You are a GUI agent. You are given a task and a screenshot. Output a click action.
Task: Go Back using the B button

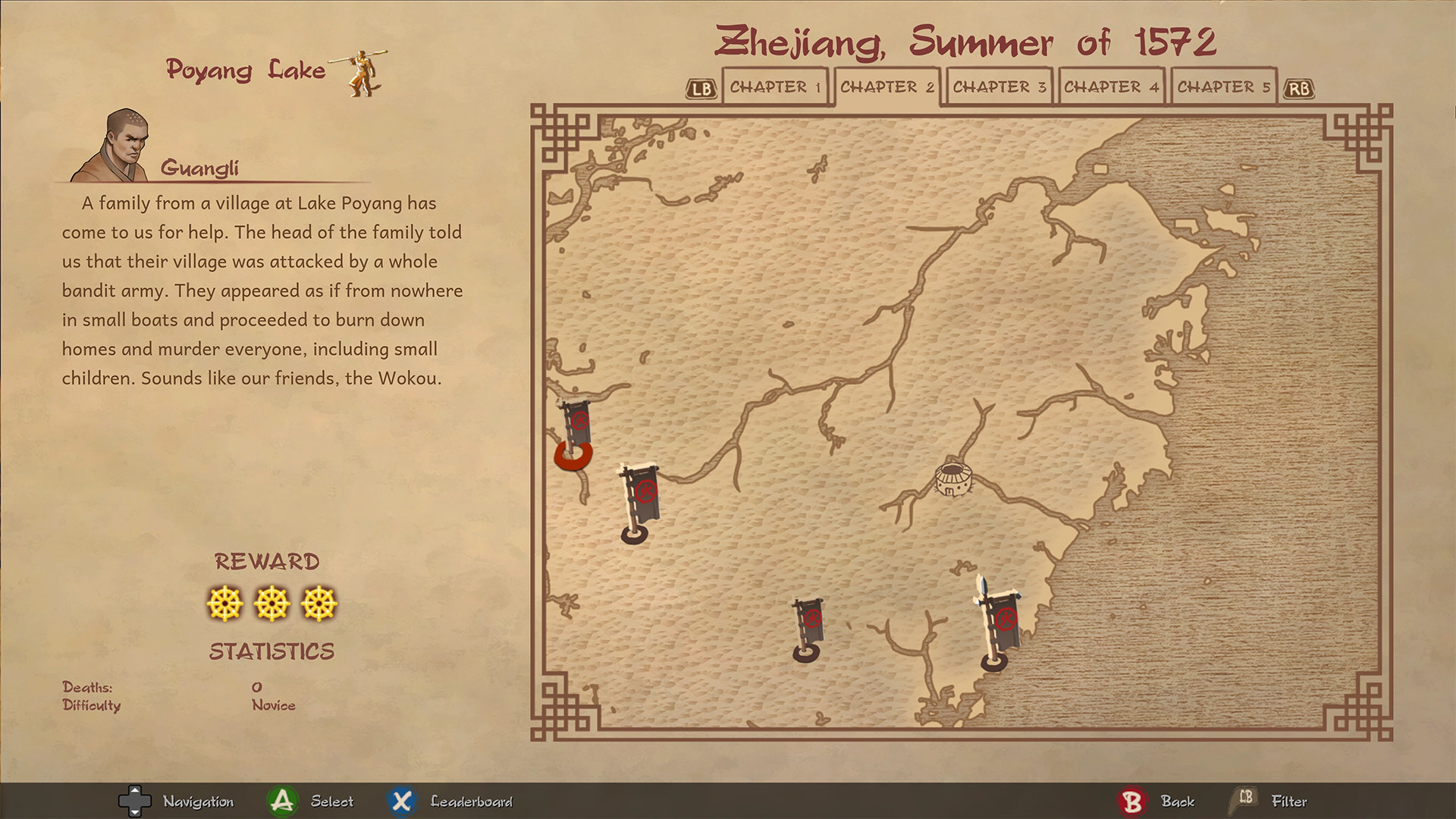1131,800
